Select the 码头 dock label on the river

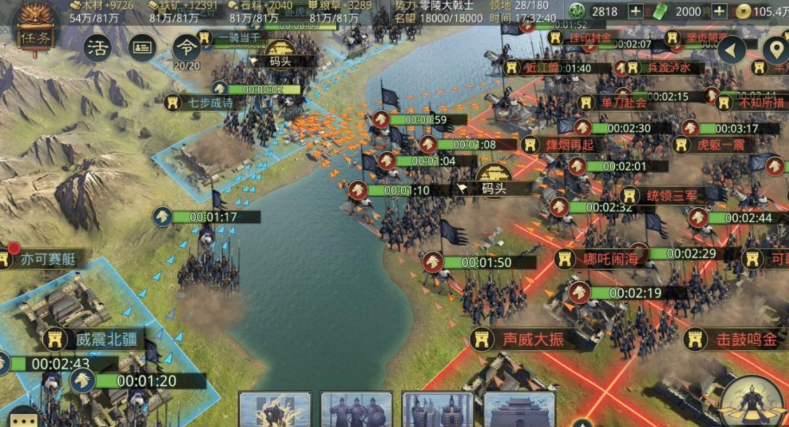click(494, 187)
